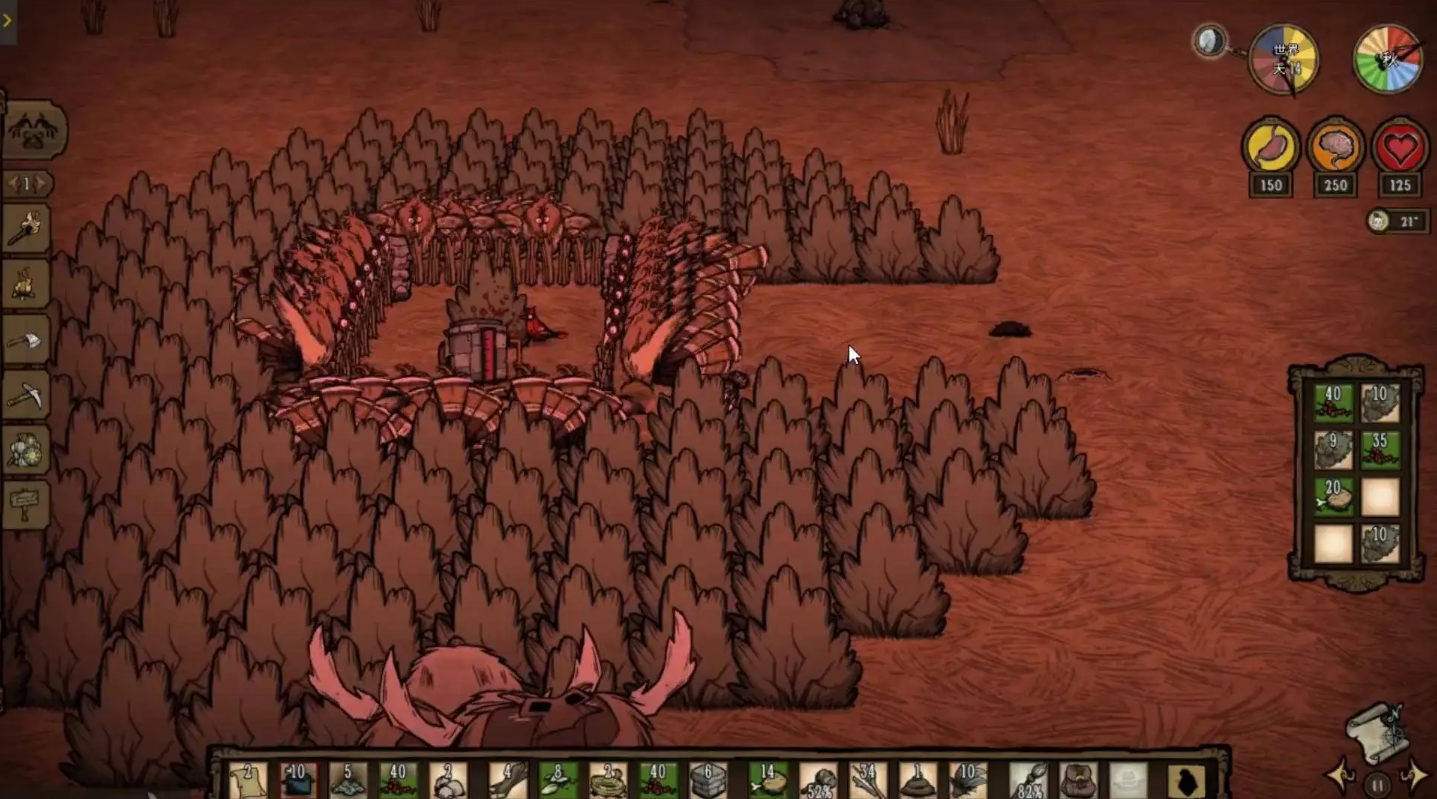
Task: Take the stack of 9 rocks from backpack
Action: pos(1333,449)
